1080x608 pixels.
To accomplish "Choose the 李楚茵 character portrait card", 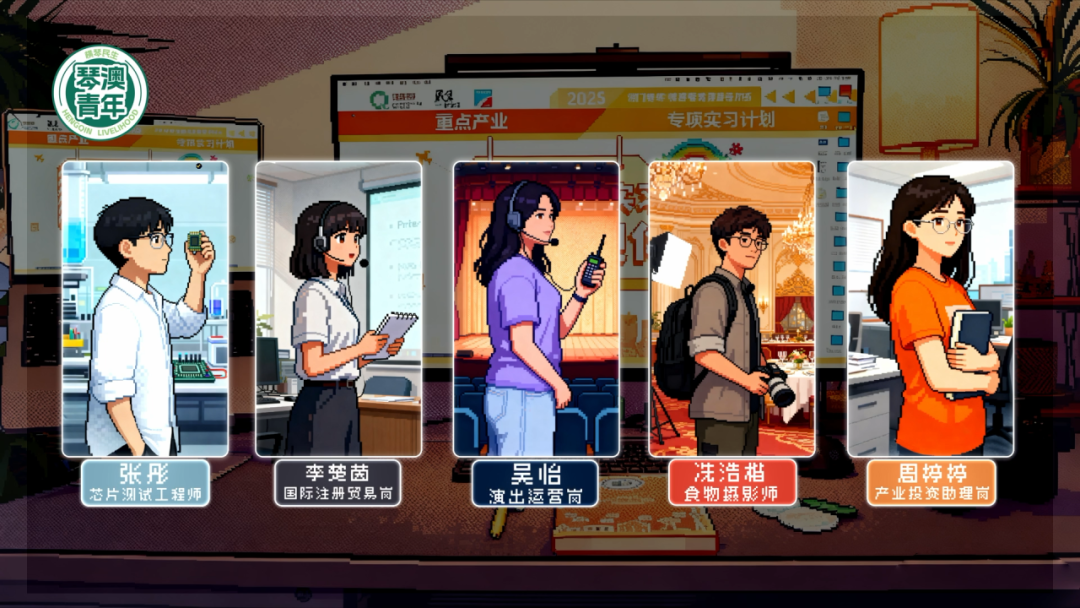I will point(338,308).
